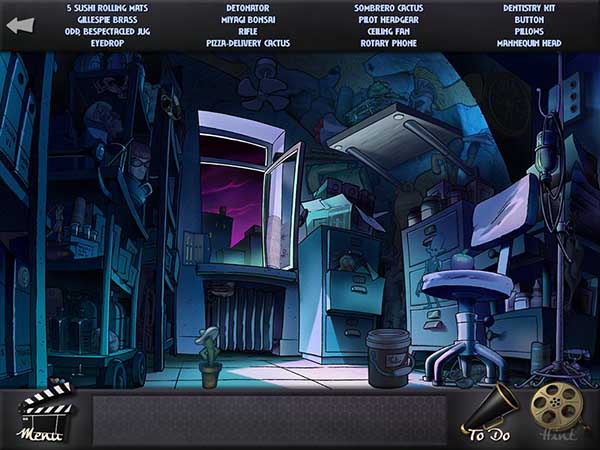Click the back arrow button
Screen dimensions: 600x450
19,25
